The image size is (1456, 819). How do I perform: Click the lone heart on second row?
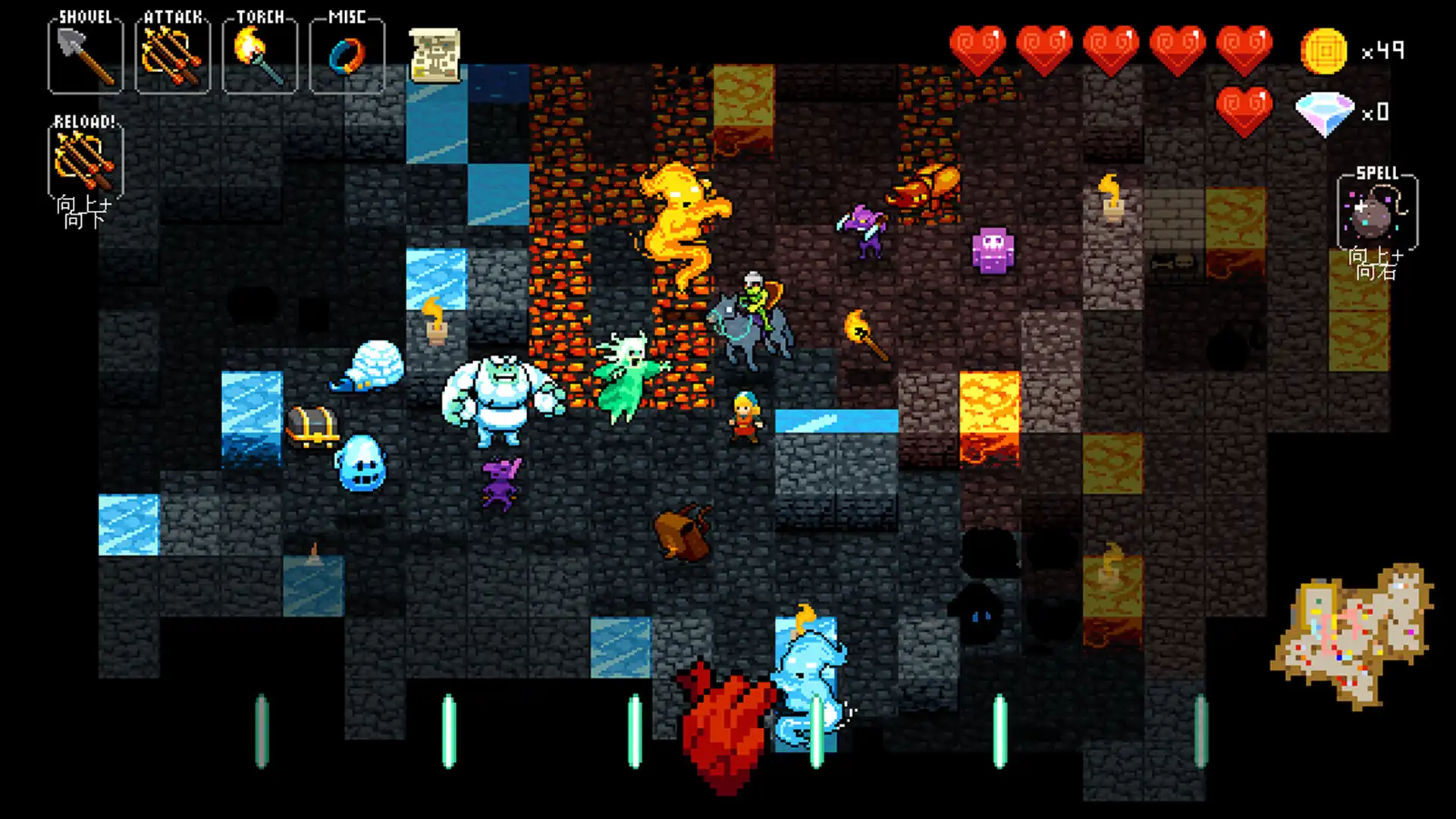click(1244, 110)
